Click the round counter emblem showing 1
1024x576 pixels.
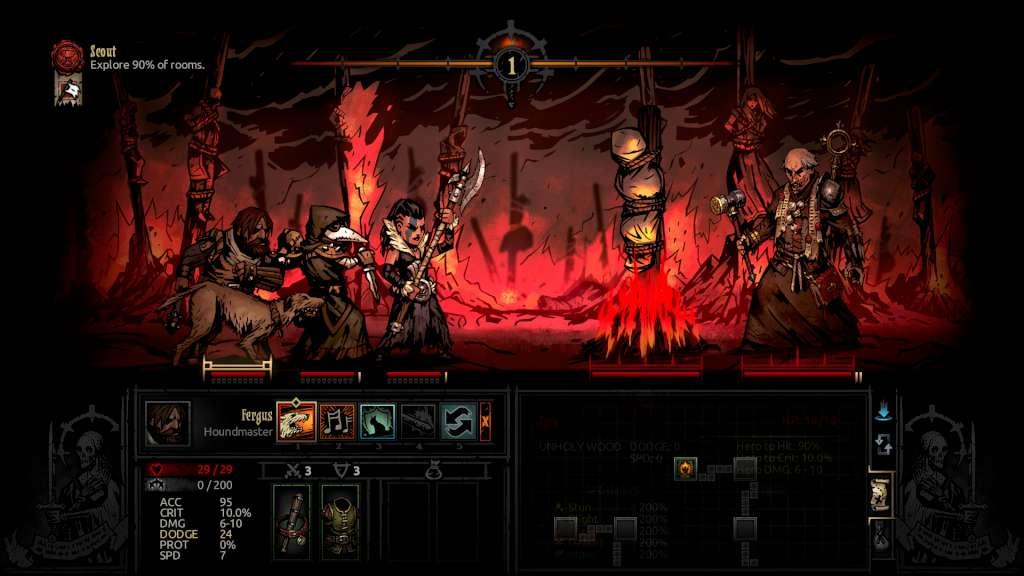tap(511, 64)
